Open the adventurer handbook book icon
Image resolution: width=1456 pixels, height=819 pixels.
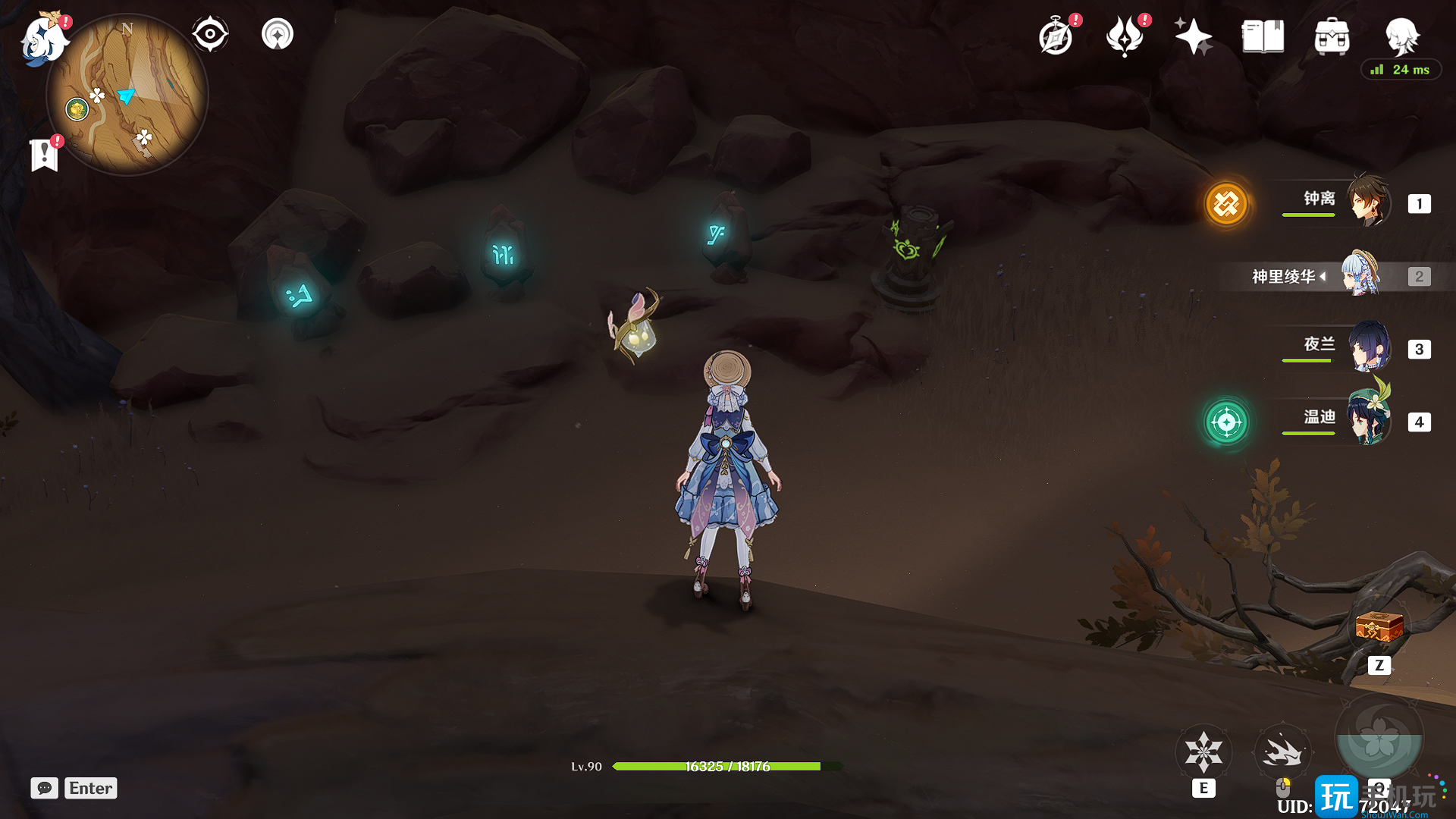click(1263, 36)
